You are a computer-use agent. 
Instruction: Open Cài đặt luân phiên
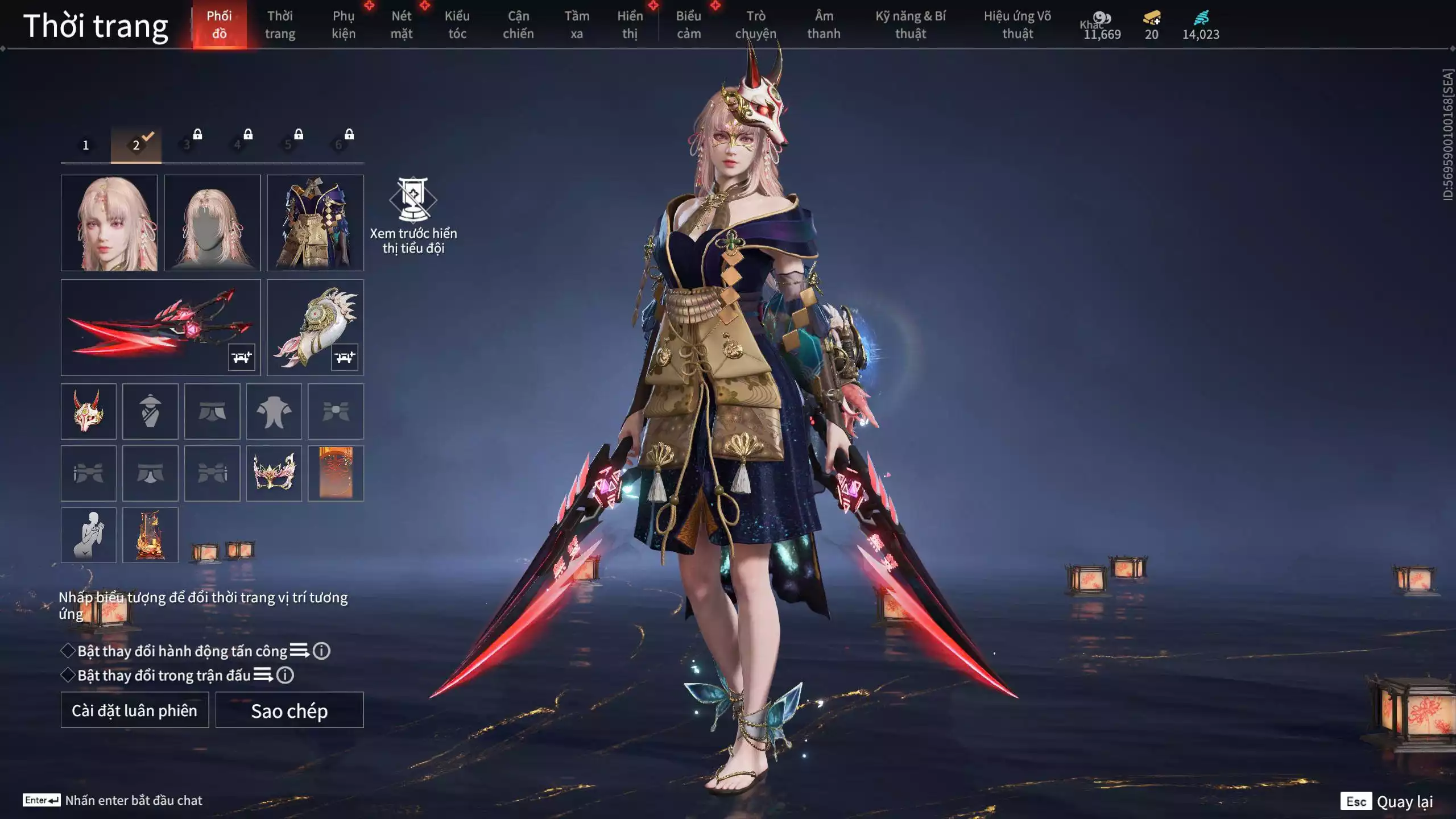click(135, 710)
